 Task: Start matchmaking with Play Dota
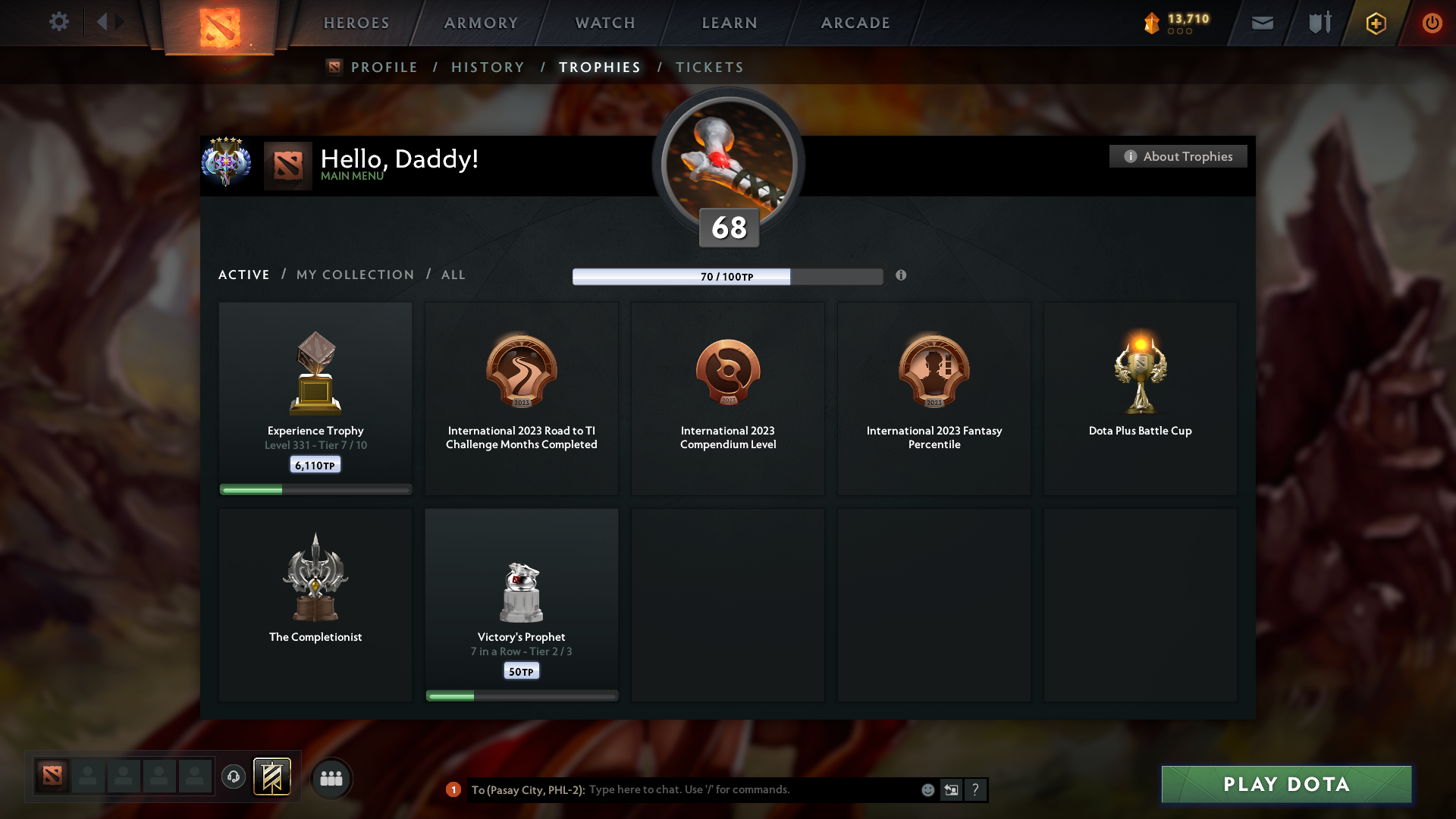[1286, 784]
